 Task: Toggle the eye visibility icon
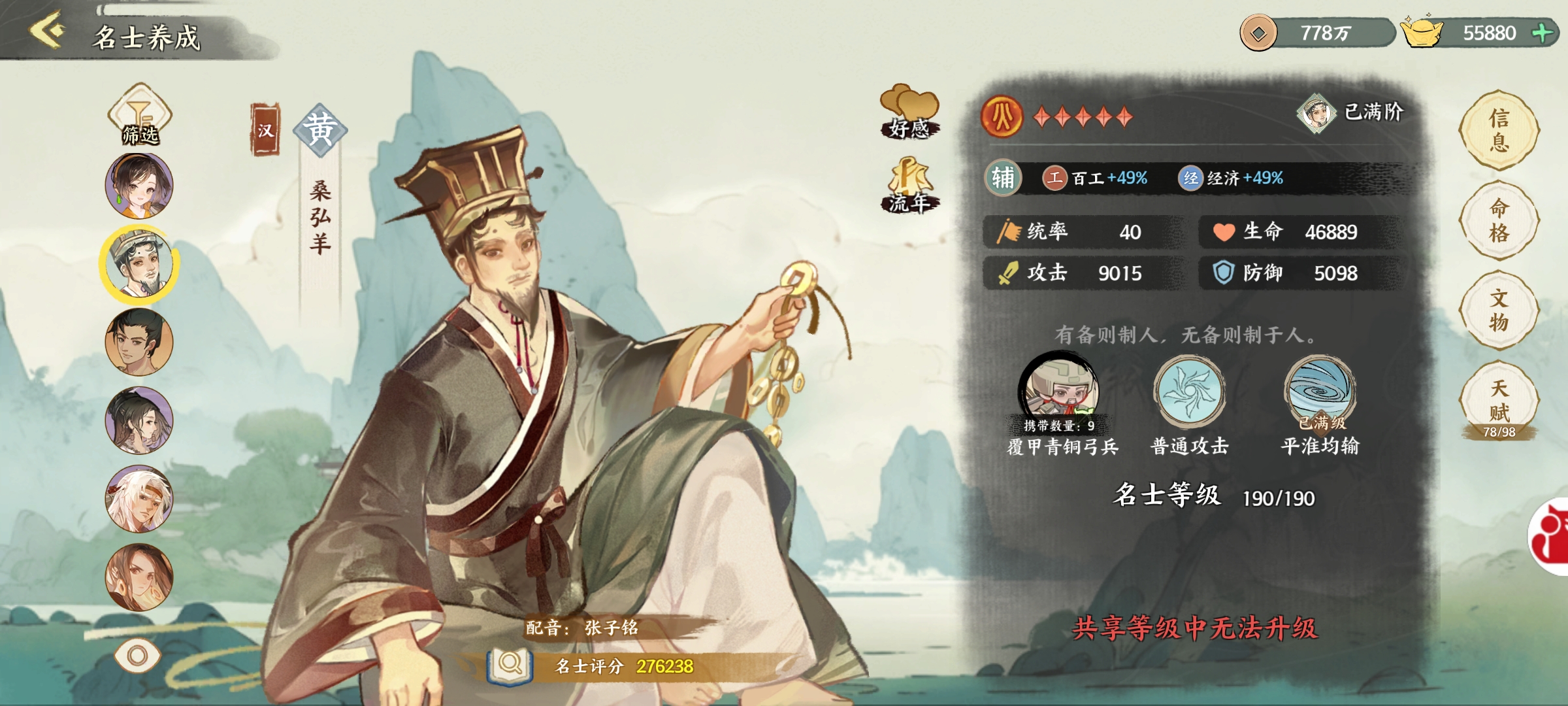[137, 655]
